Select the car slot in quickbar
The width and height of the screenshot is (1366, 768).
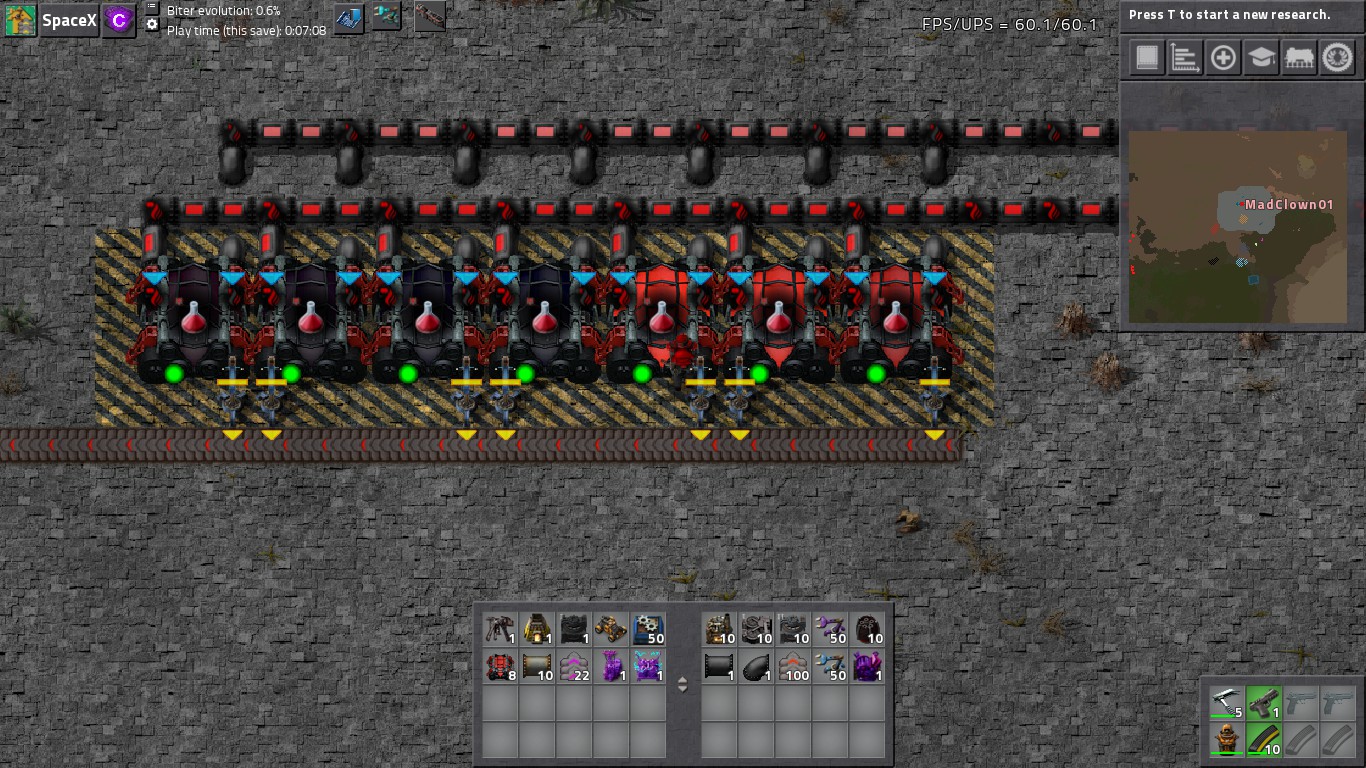pyautogui.click(x=611, y=629)
